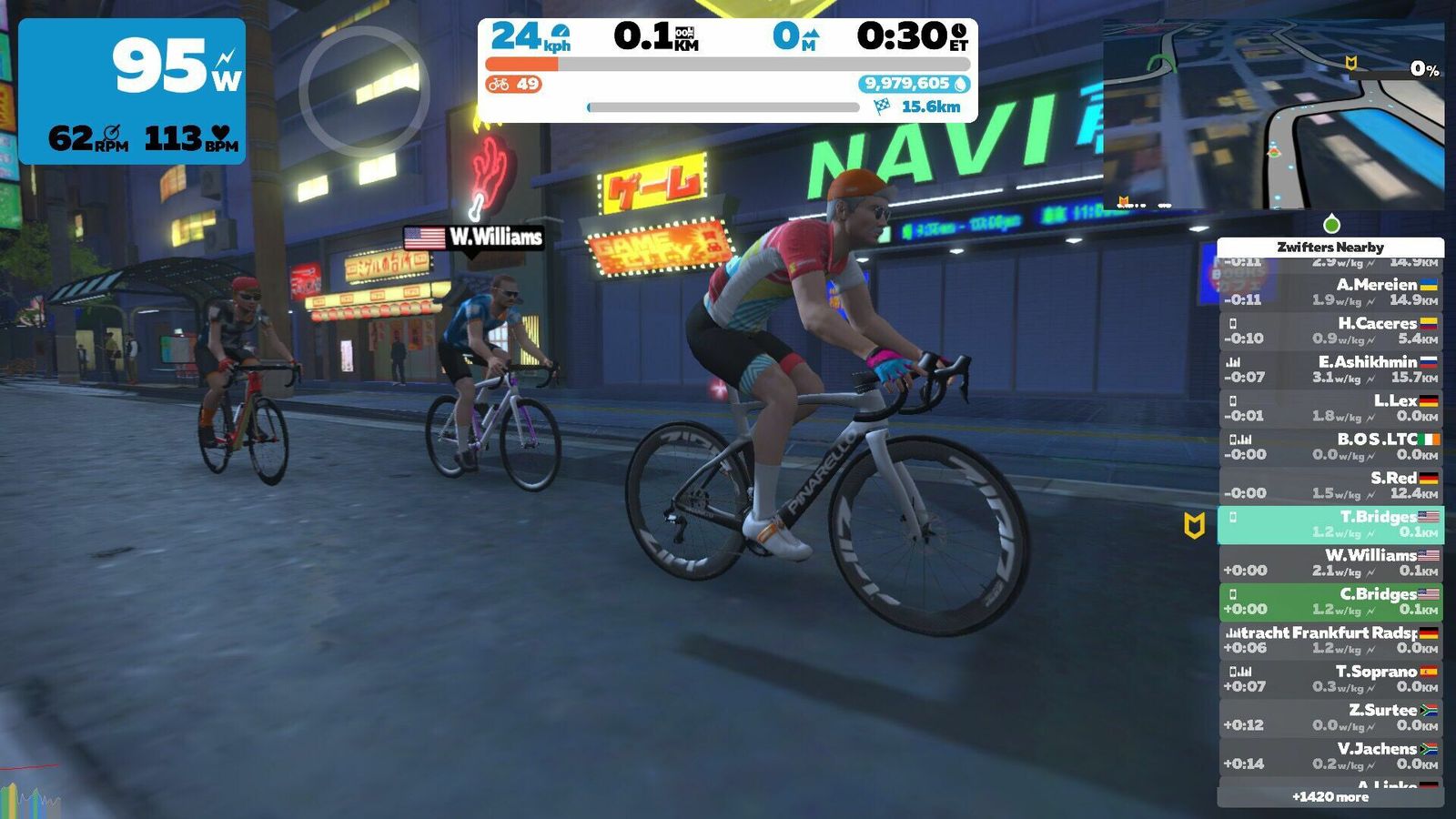Pick L.Lex from Zwifters Nearby

1330,408
